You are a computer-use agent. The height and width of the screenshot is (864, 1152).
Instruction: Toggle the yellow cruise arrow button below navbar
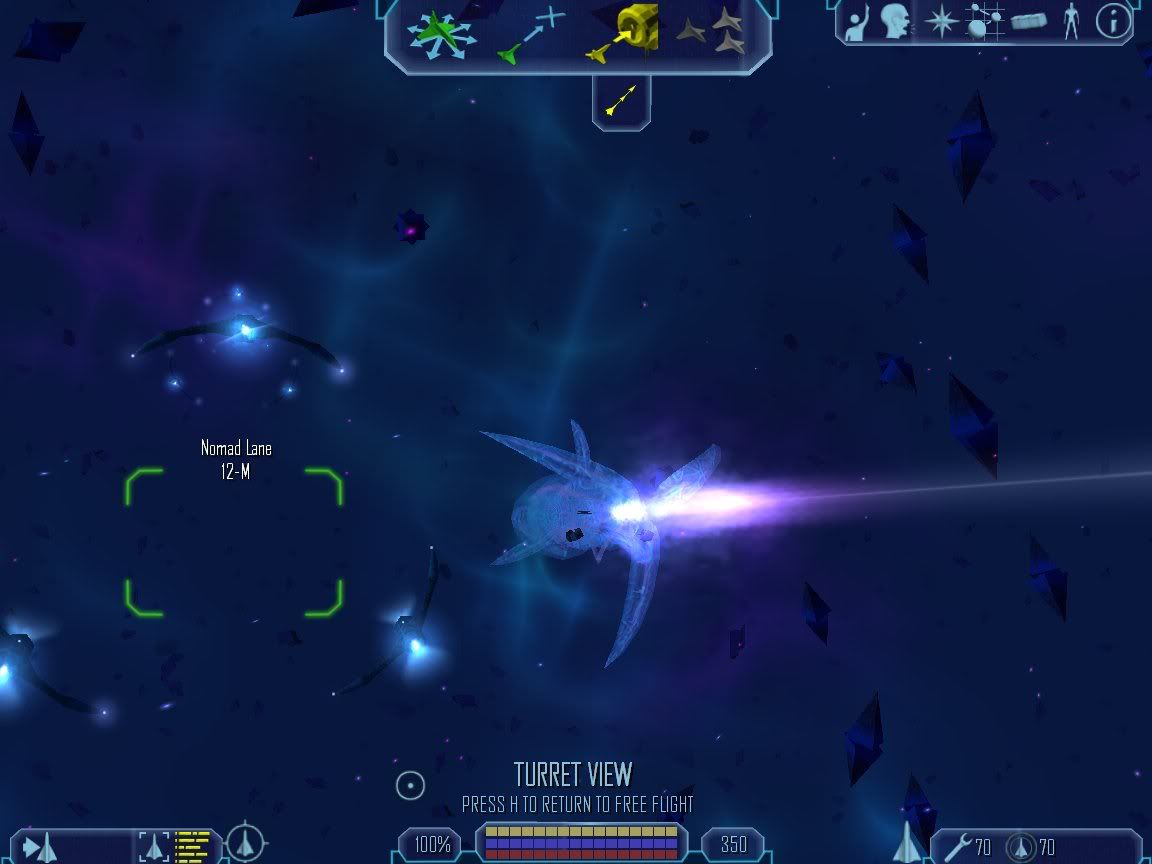[x=621, y=100]
